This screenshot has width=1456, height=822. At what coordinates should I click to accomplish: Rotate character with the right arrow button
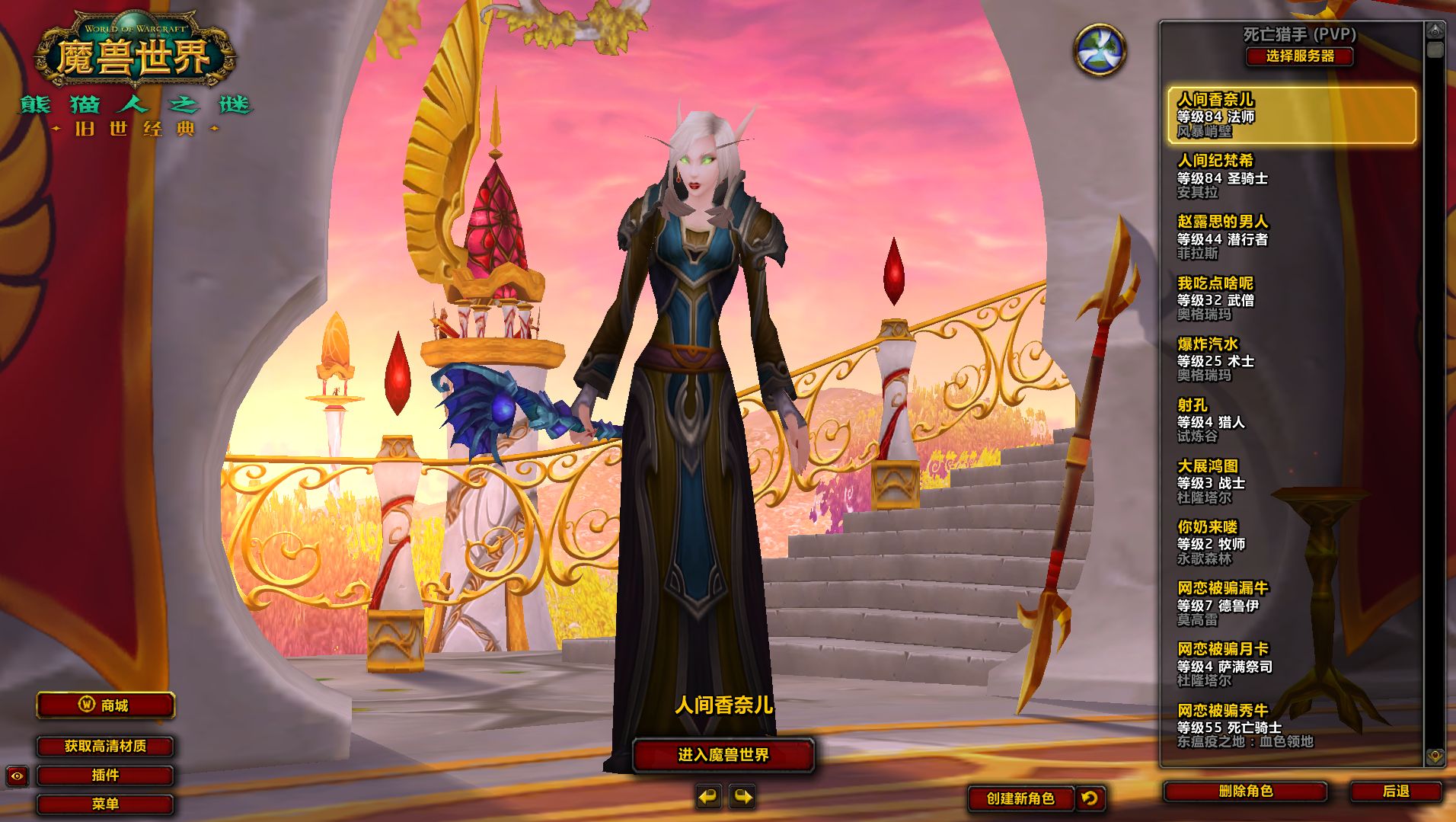click(742, 798)
